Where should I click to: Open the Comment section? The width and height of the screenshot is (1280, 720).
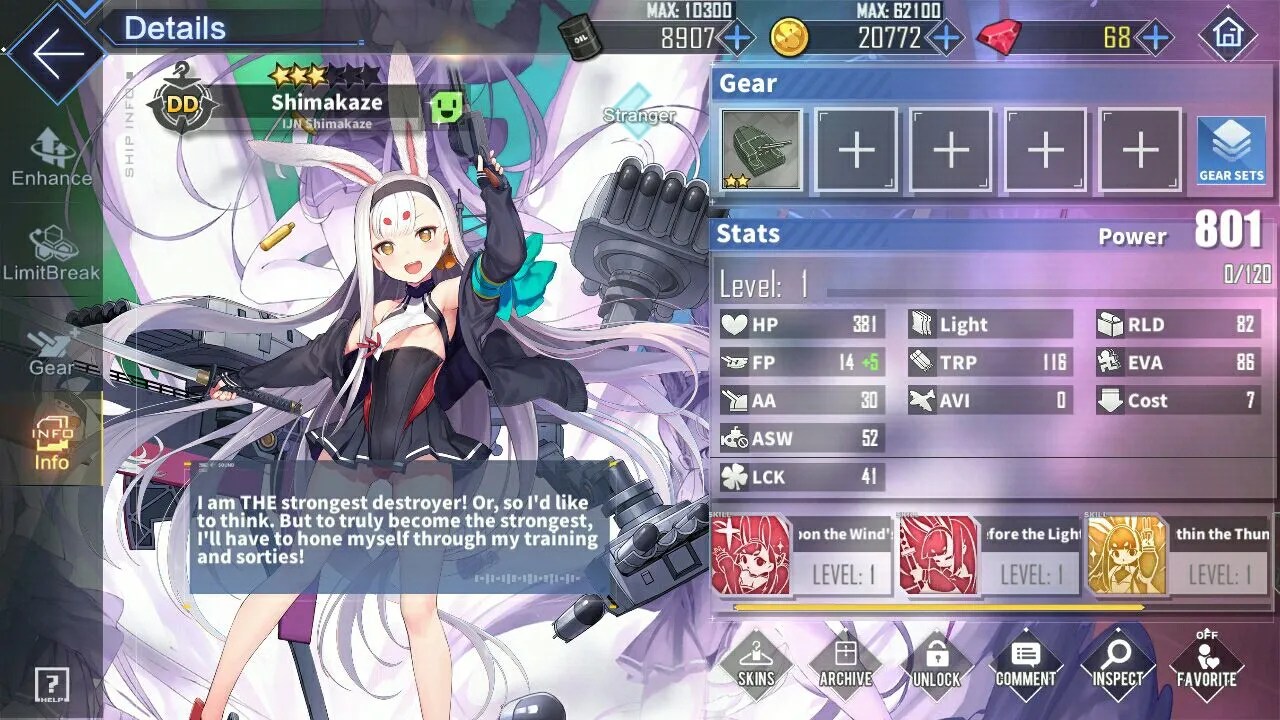click(x=1025, y=664)
